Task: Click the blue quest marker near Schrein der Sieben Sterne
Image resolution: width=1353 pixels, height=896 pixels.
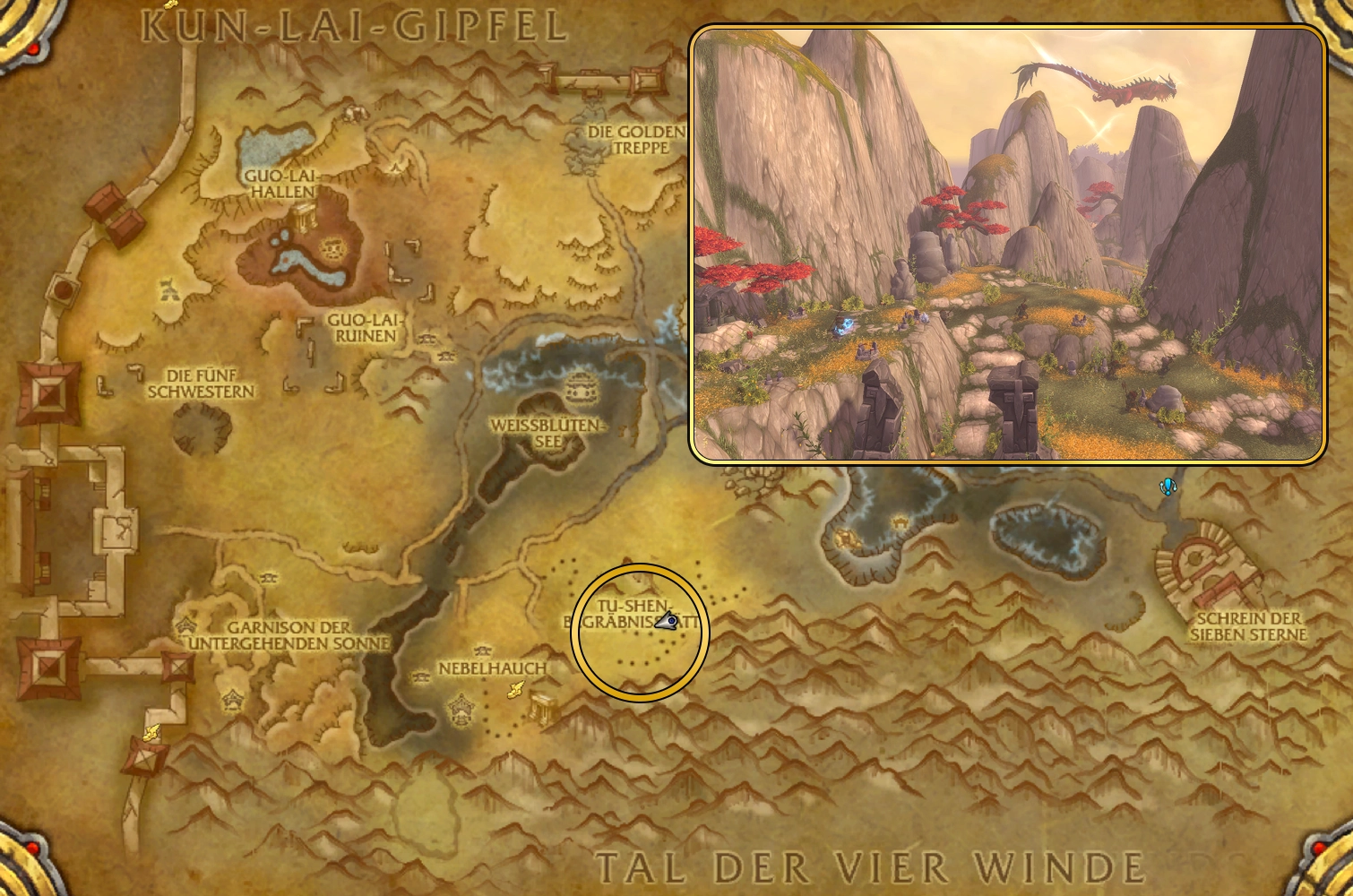Action: click(x=1168, y=487)
